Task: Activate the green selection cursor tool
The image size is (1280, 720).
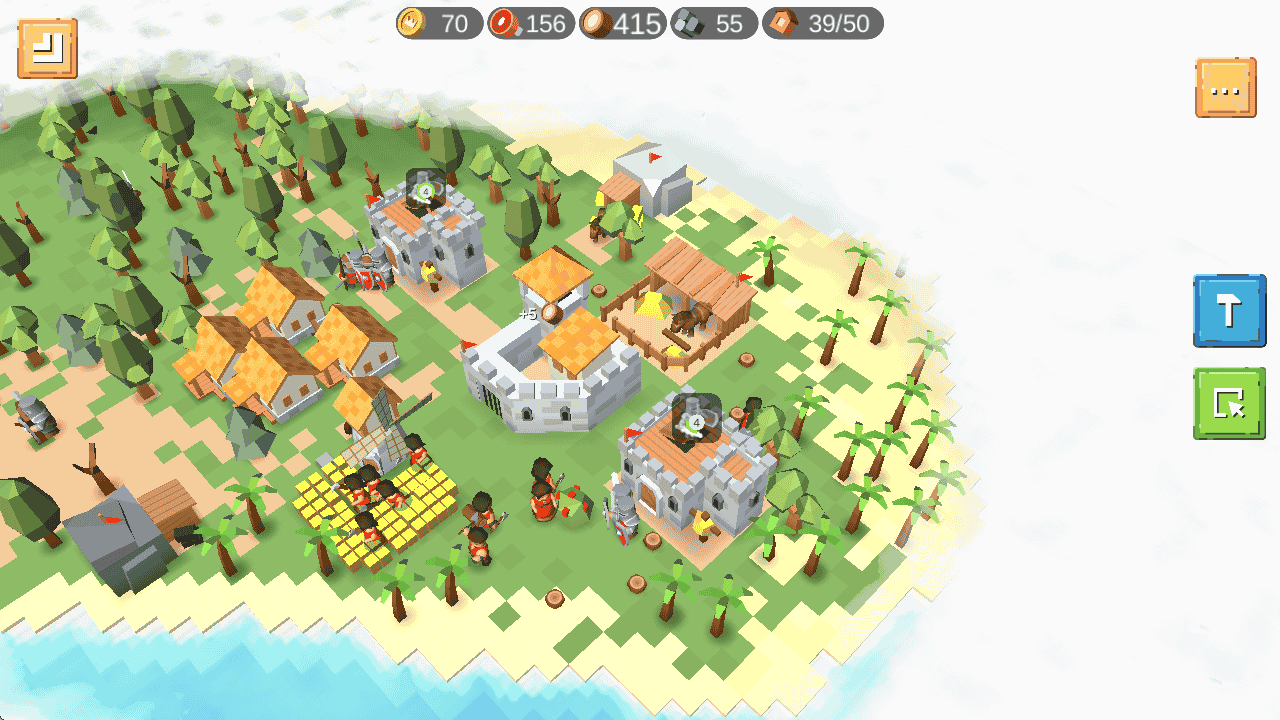Action: tap(1229, 403)
